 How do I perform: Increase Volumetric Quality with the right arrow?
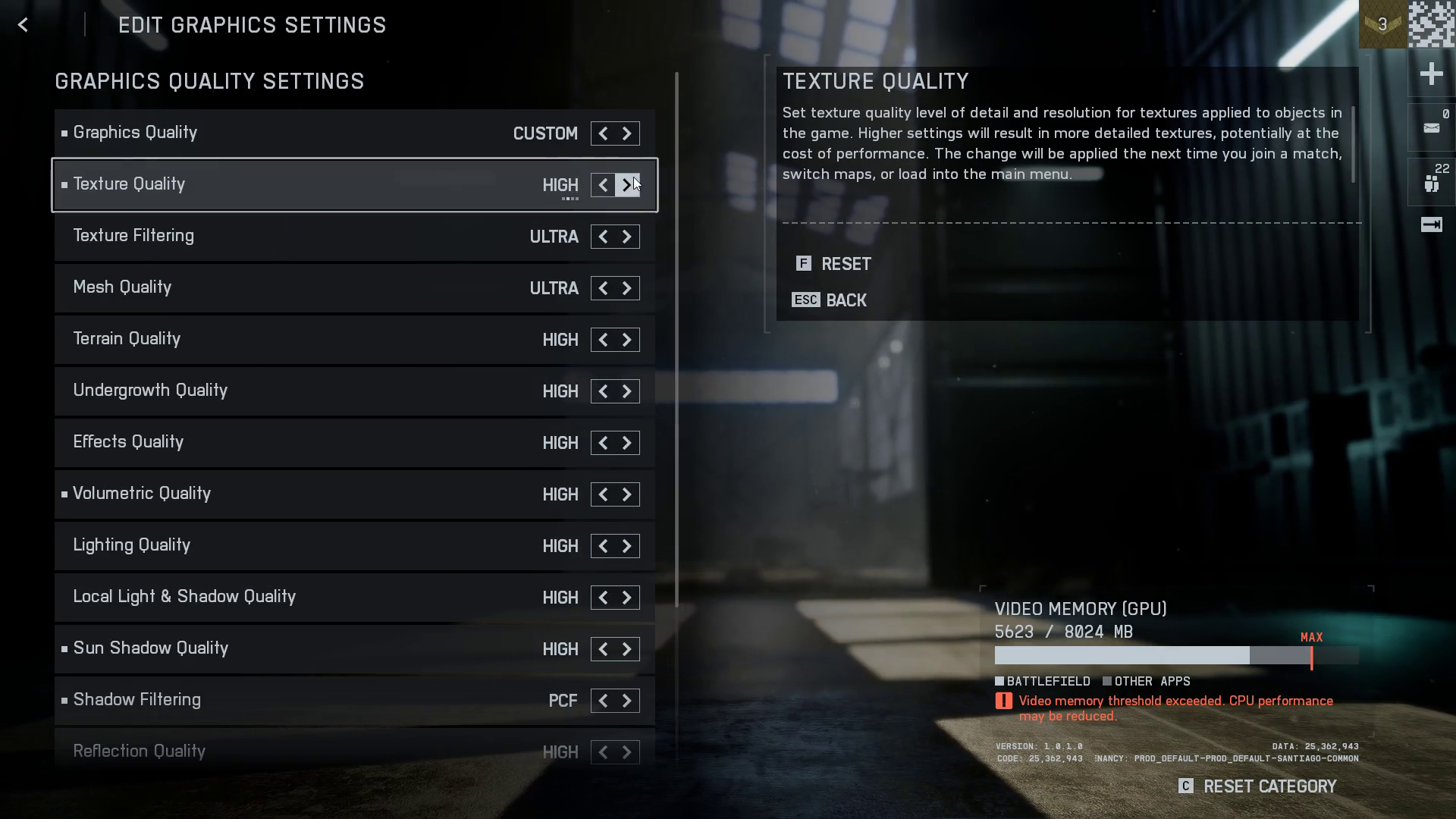pos(627,494)
